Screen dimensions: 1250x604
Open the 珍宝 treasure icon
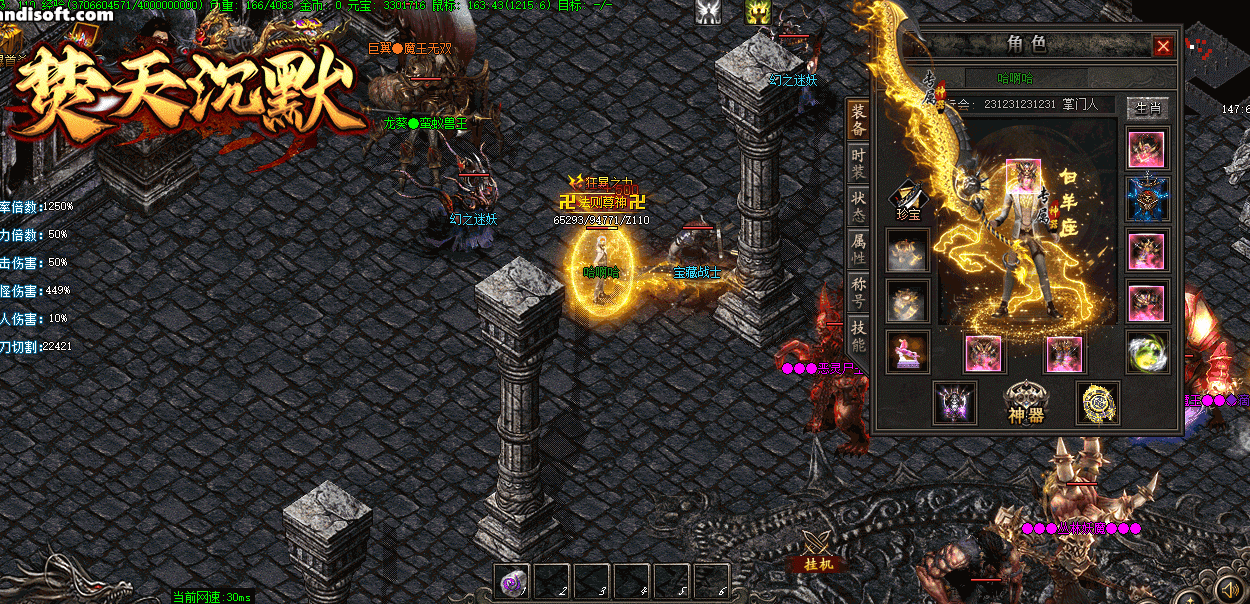click(907, 198)
